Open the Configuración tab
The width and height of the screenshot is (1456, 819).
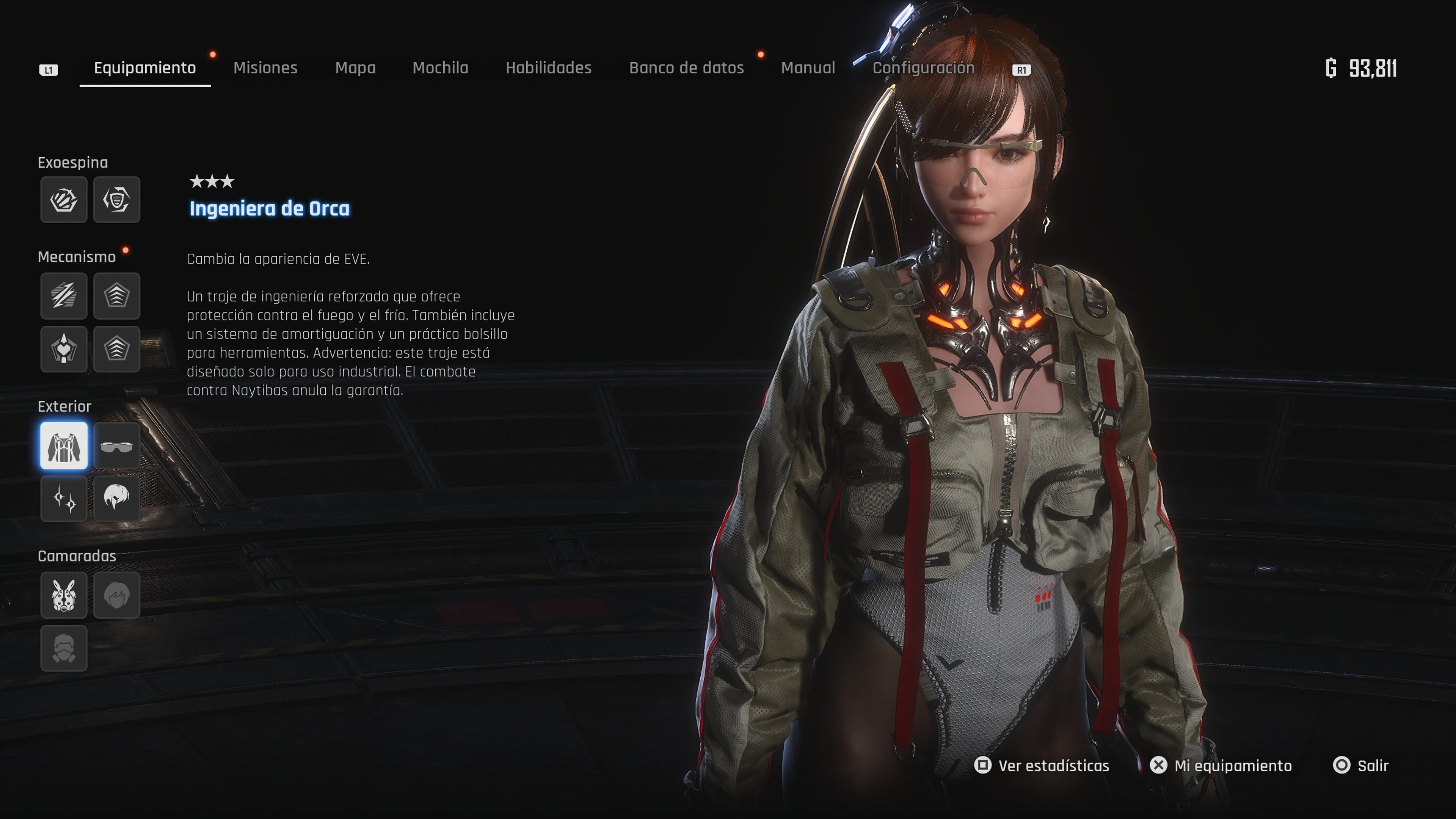923,68
